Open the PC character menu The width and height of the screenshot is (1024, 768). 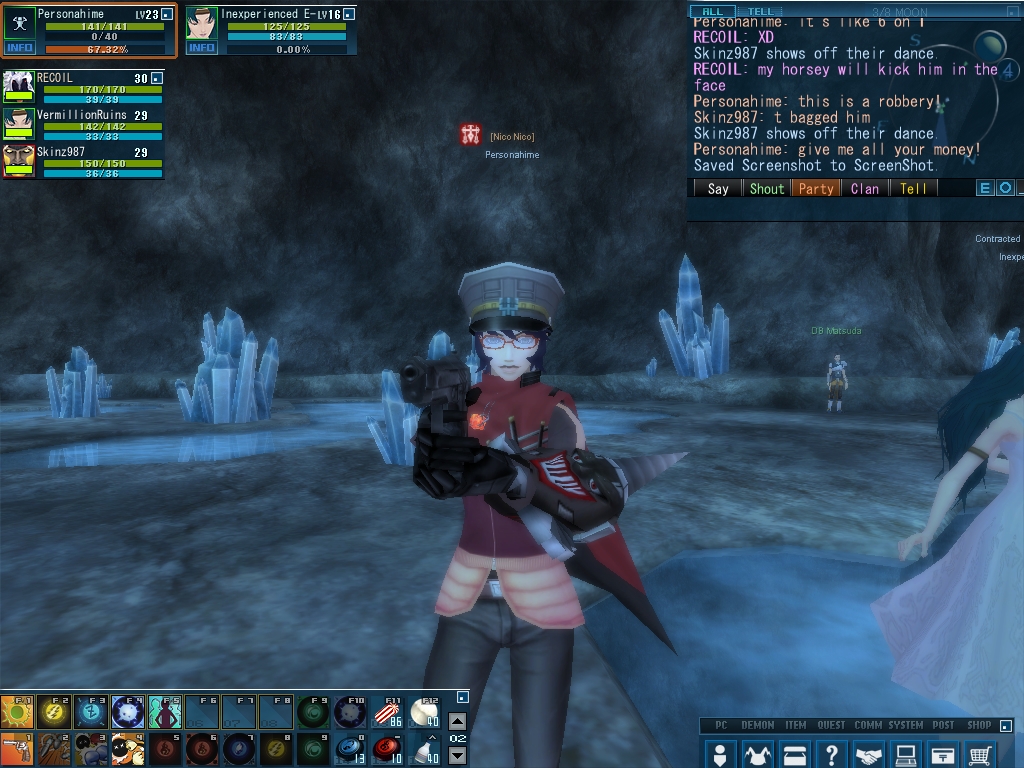pyautogui.click(x=719, y=754)
